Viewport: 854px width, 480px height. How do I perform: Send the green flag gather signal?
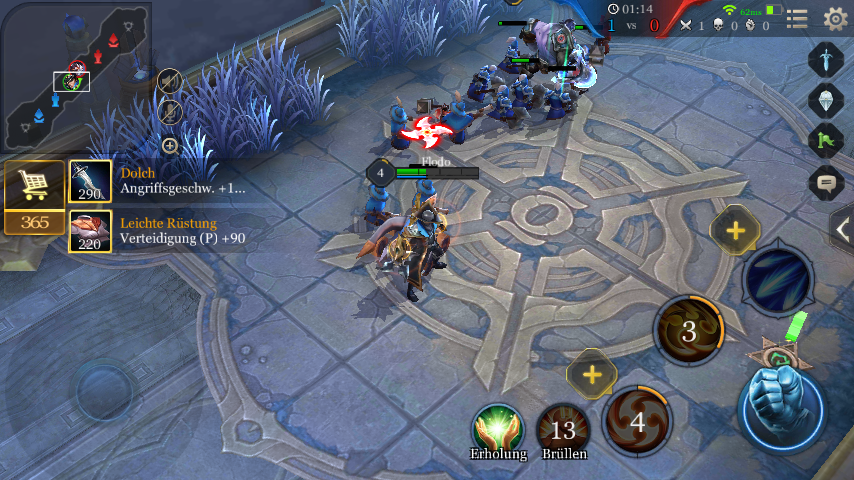826,141
